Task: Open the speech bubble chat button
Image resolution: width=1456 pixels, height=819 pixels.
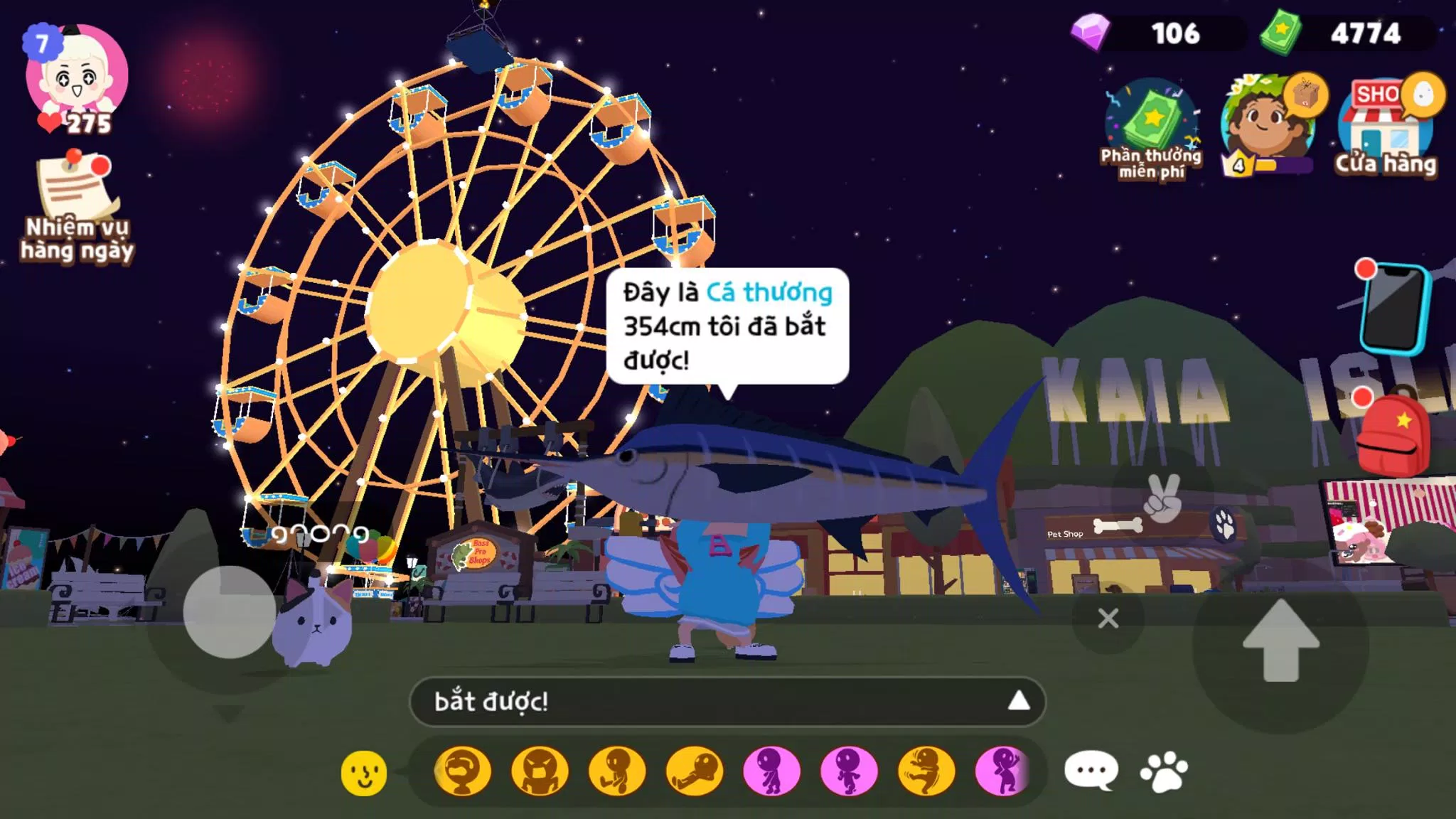Action: pos(1091,771)
